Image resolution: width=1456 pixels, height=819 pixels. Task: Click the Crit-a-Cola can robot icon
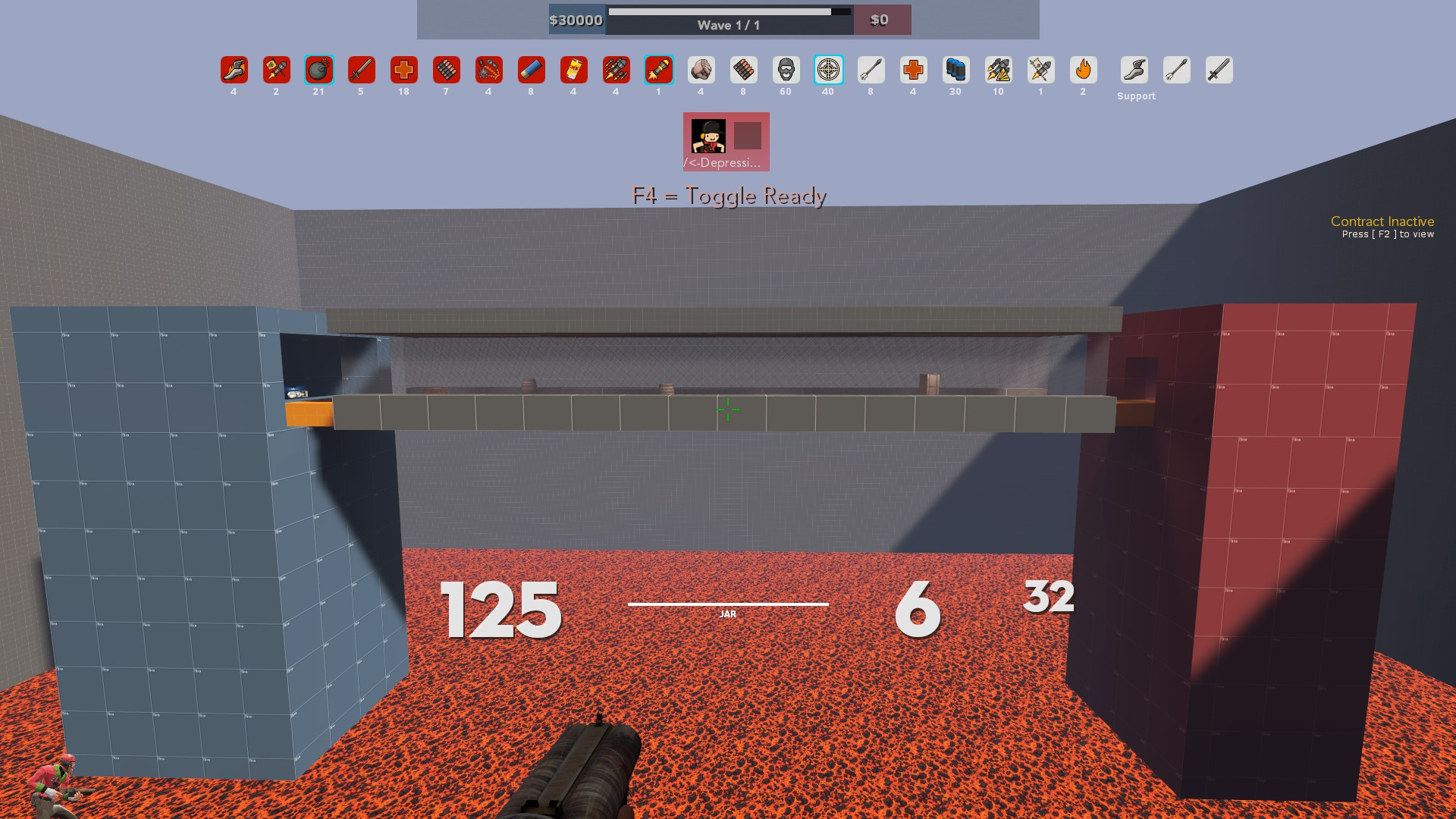pos(573,70)
